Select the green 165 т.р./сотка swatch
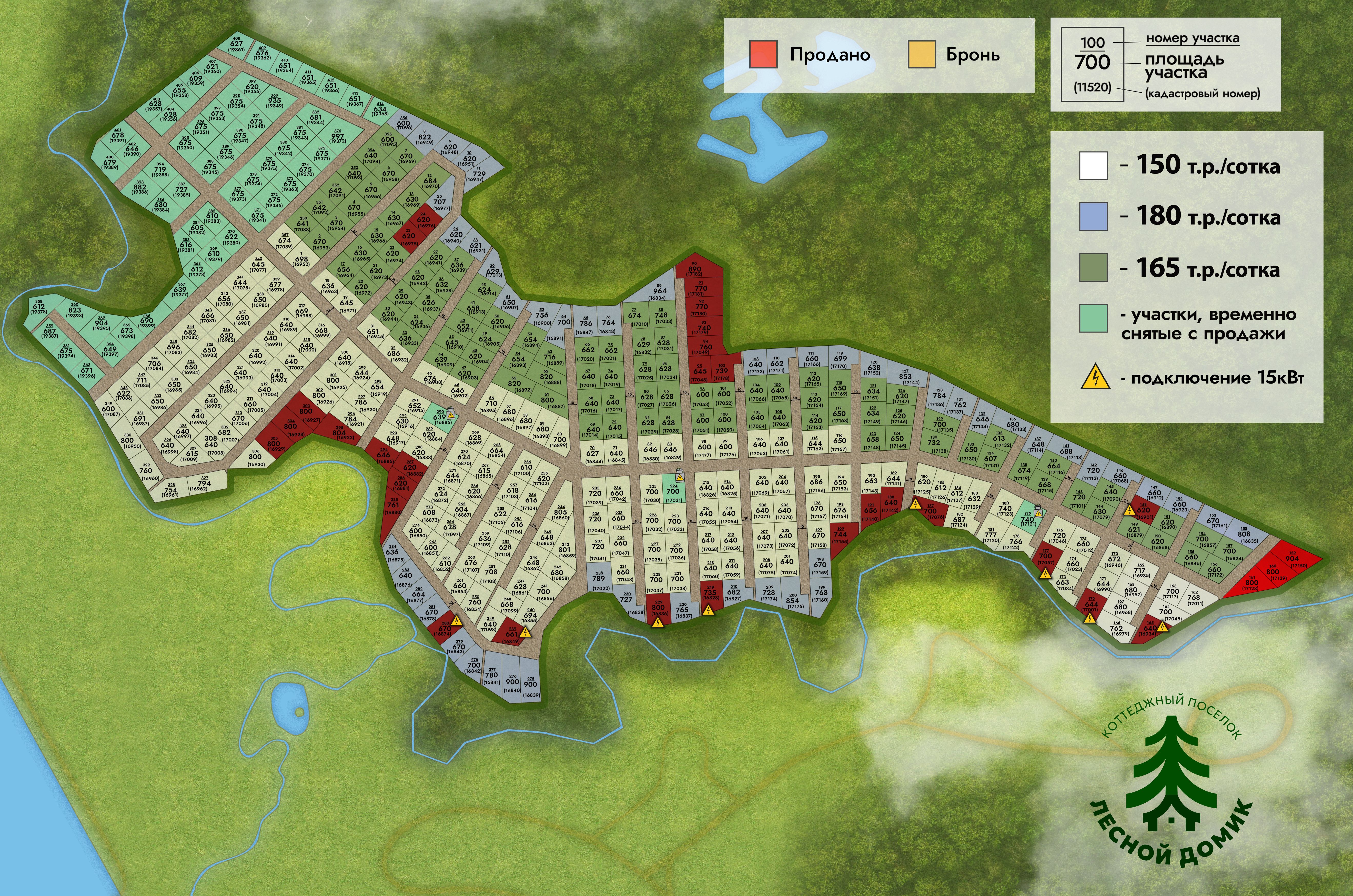Viewport: 1353px width, 896px height. (x=1093, y=267)
